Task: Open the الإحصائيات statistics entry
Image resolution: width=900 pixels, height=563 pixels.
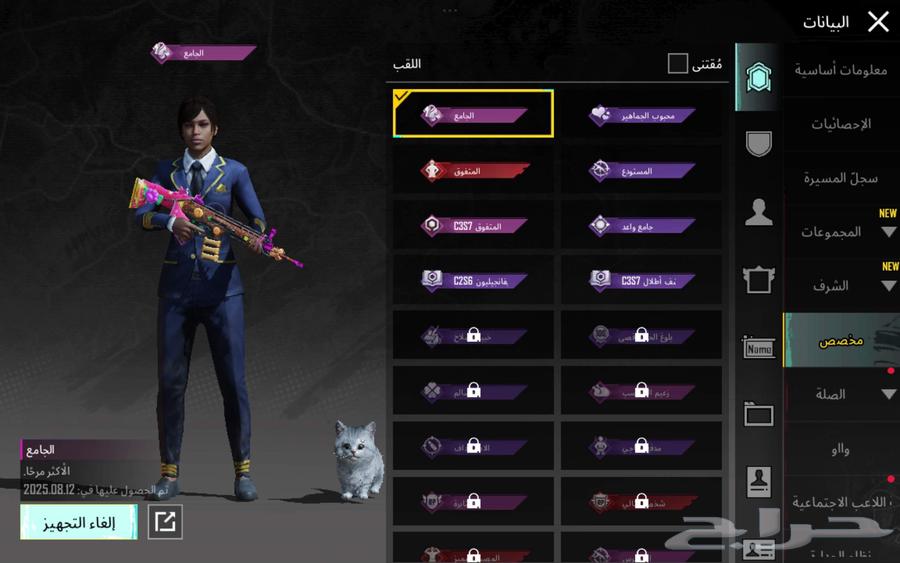Action: coord(841,124)
